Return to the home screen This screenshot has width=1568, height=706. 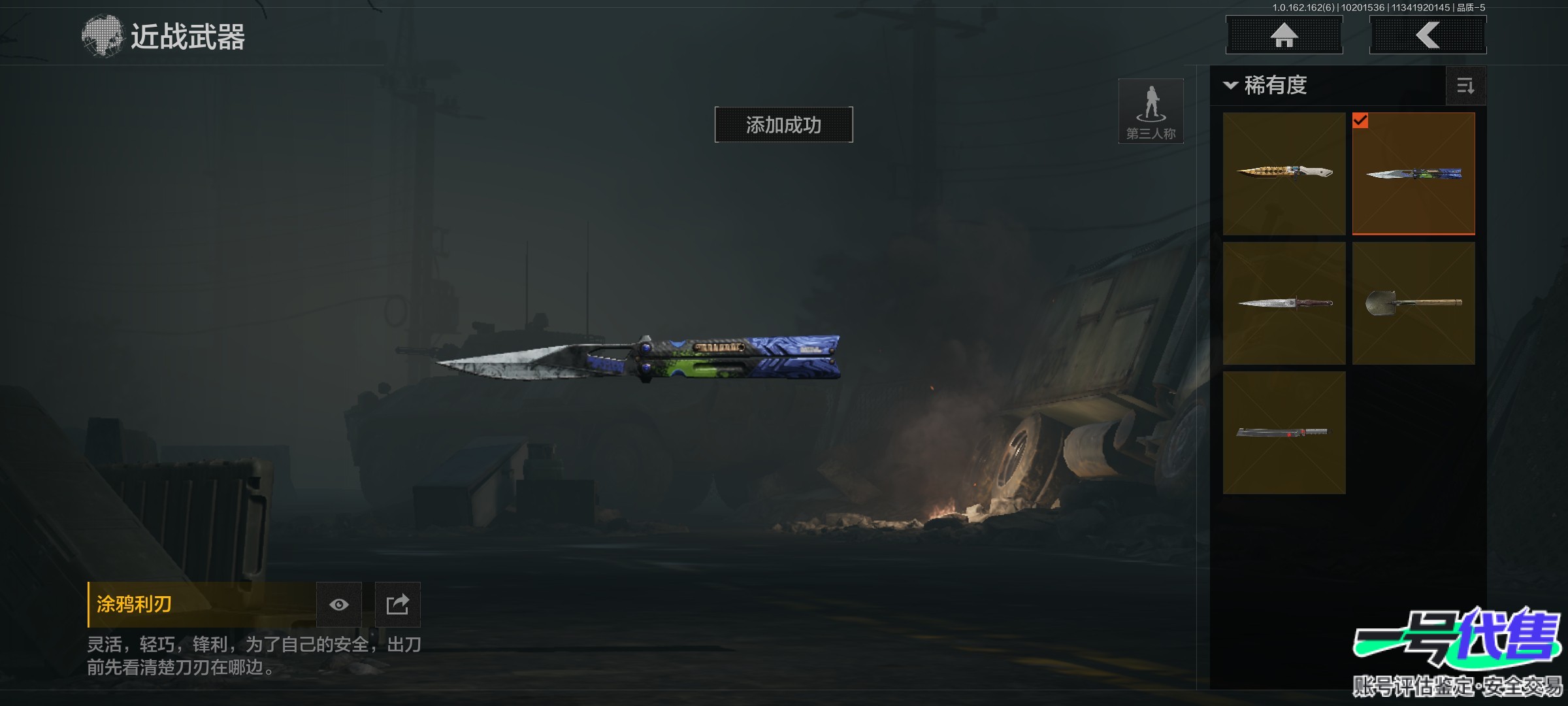coord(1284,35)
